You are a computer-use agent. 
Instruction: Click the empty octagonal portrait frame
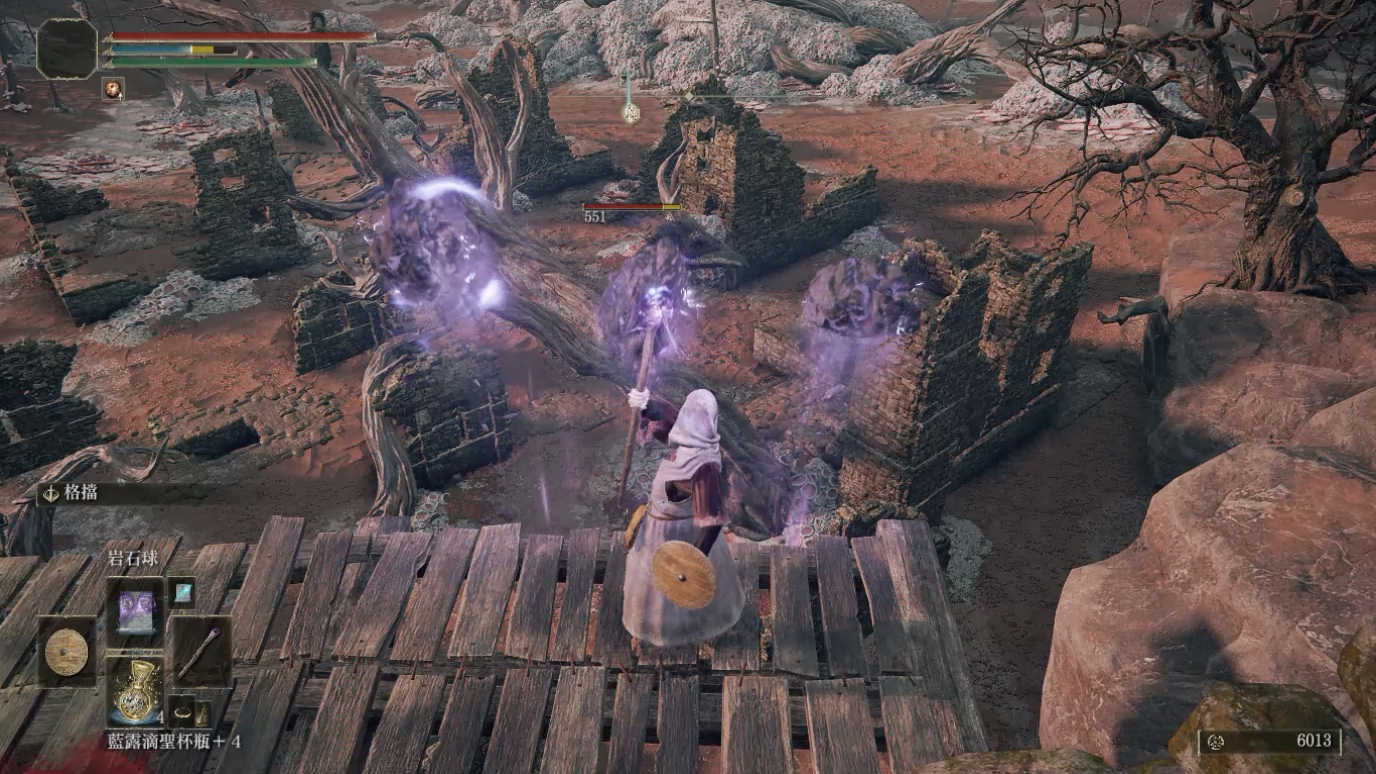coord(67,48)
